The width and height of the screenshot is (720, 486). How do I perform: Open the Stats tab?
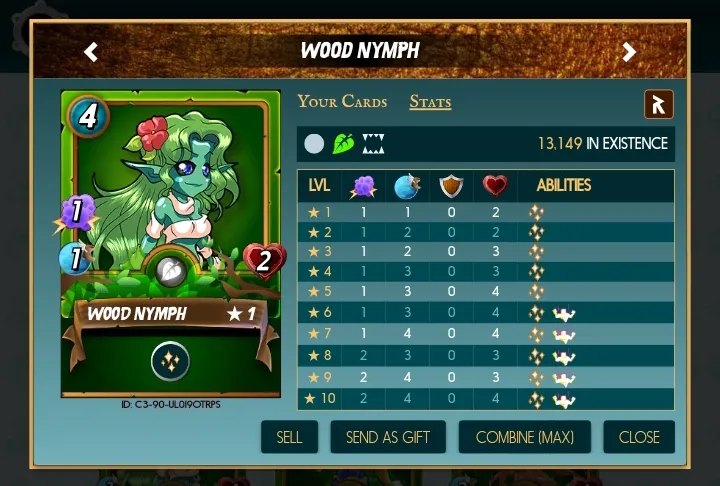point(430,101)
